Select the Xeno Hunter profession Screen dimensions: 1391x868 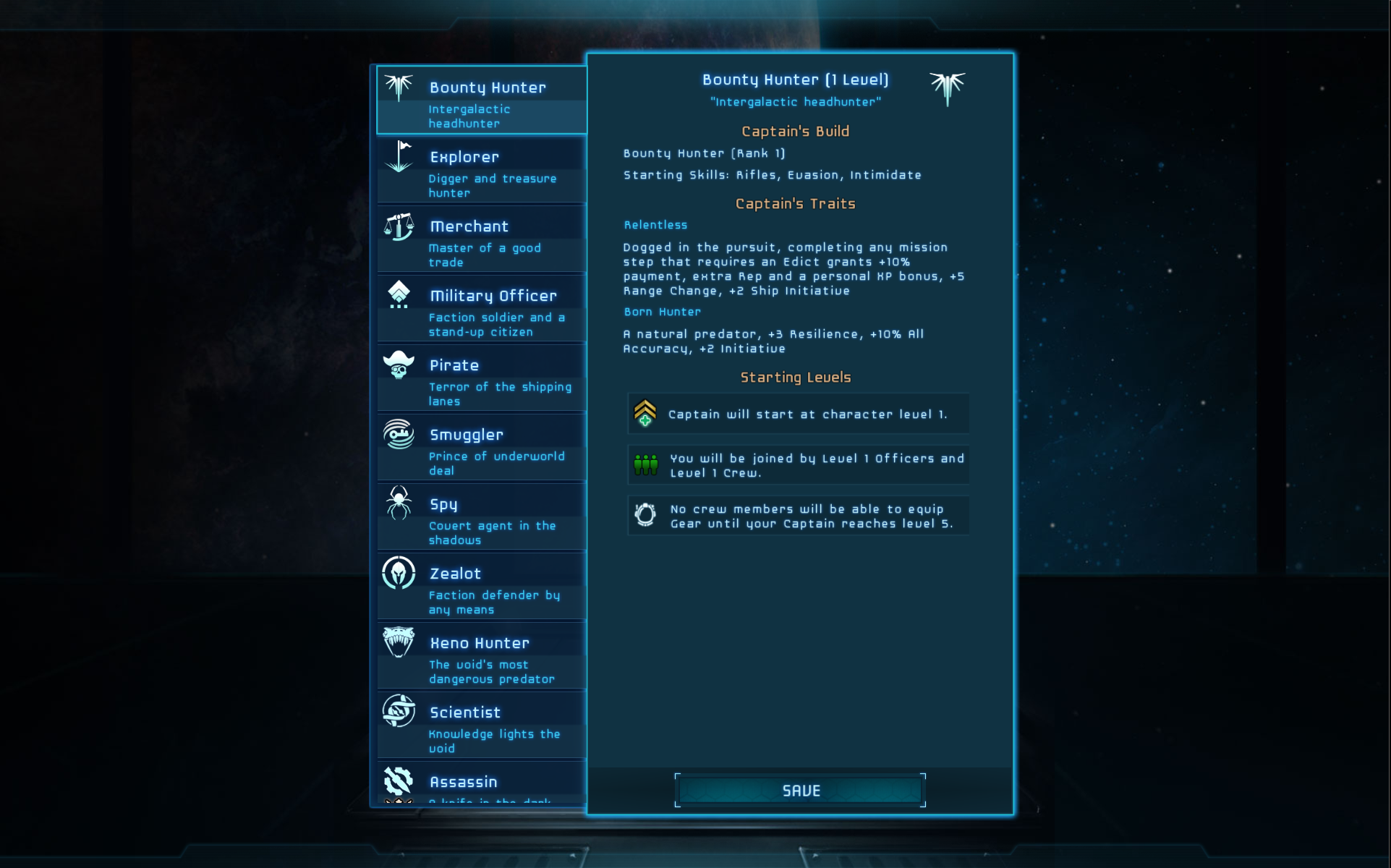pyautogui.click(x=482, y=656)
